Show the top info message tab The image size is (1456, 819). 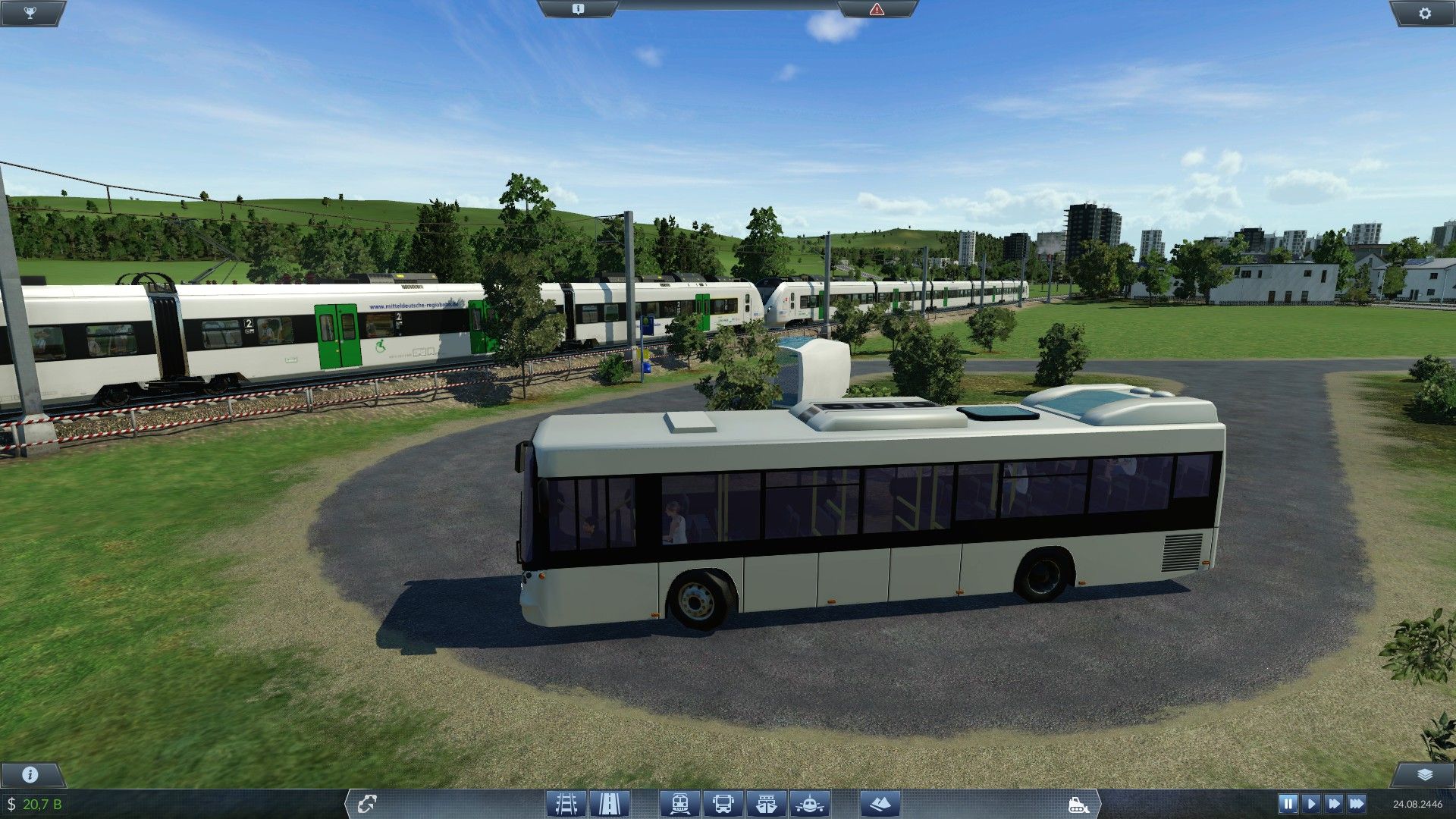[x=578, y=9]
